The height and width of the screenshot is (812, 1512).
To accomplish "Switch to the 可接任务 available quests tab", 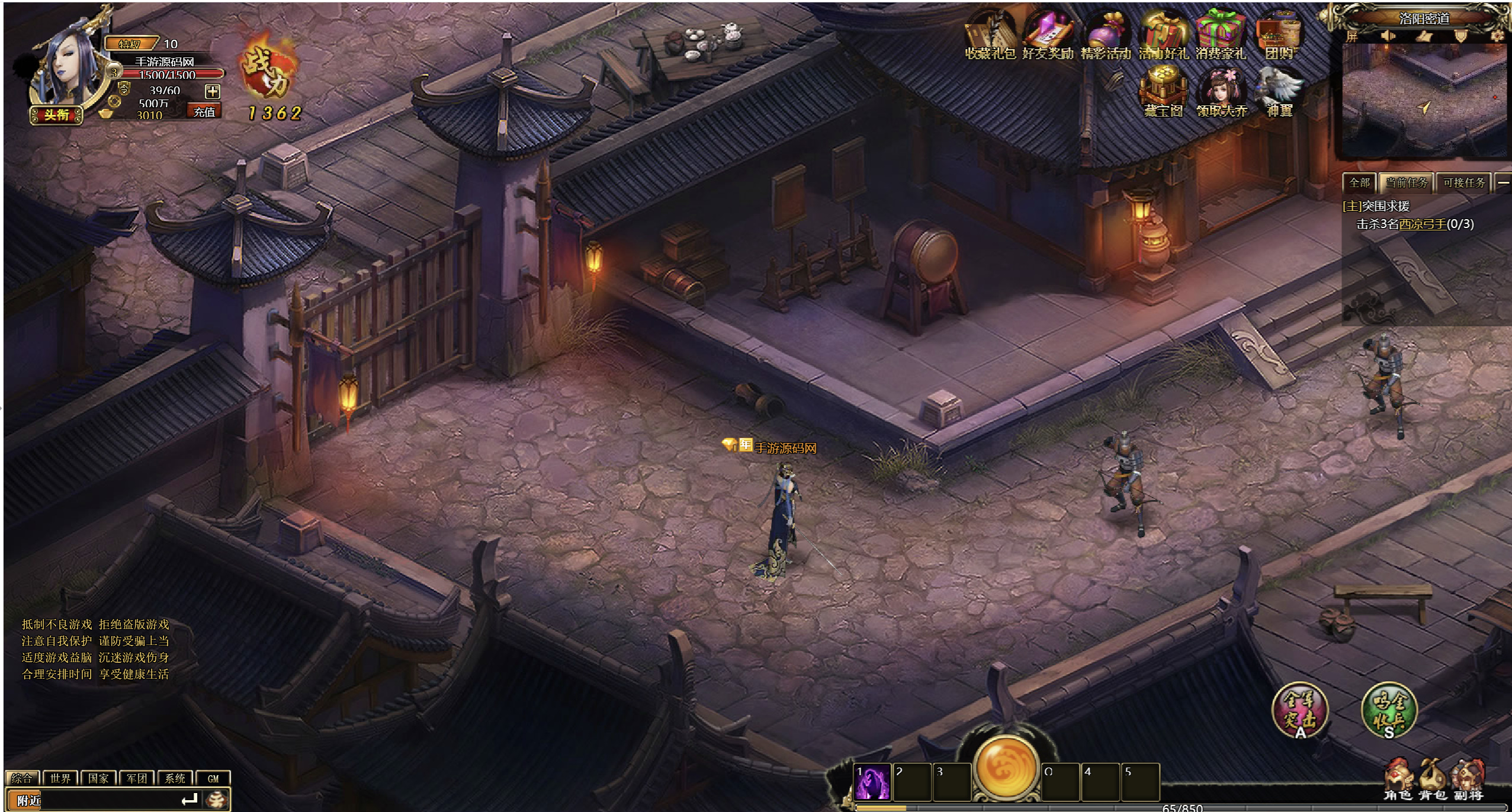I will (x=1464, y=182).
